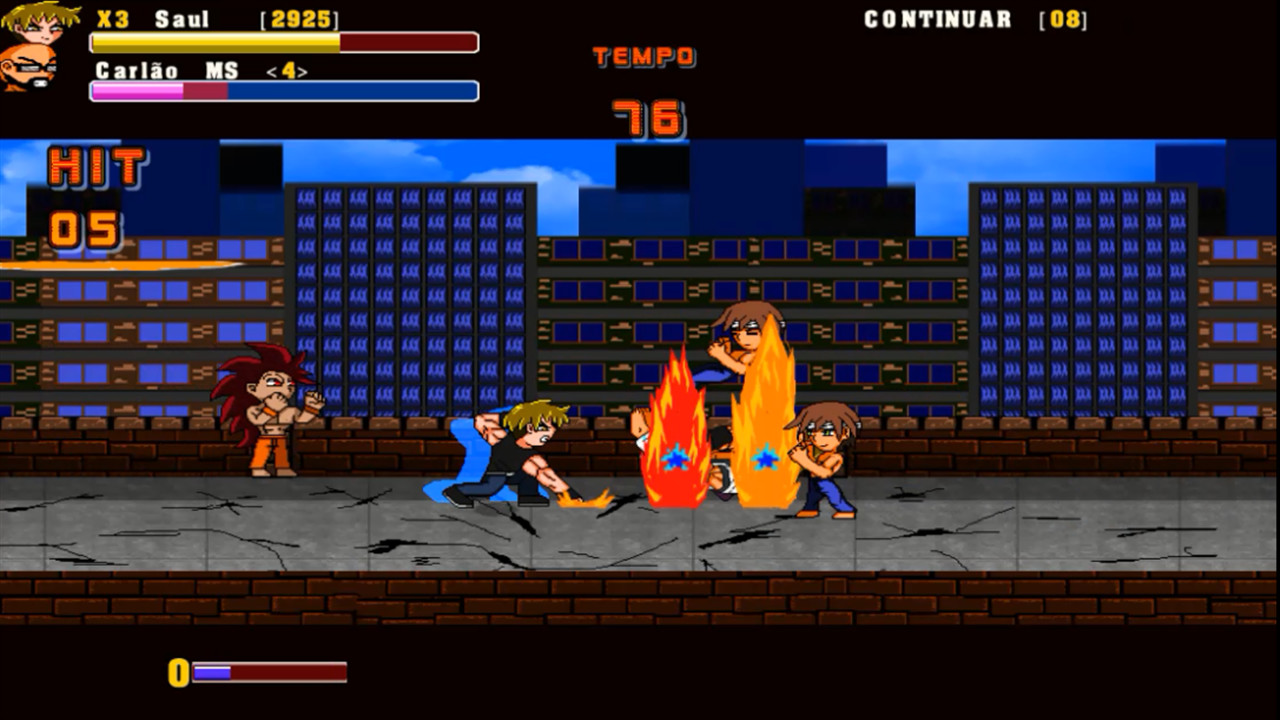The height and width of the screenshot is (720, 1280).
Task: Click the TEMPO label
Action: (643, 56)
